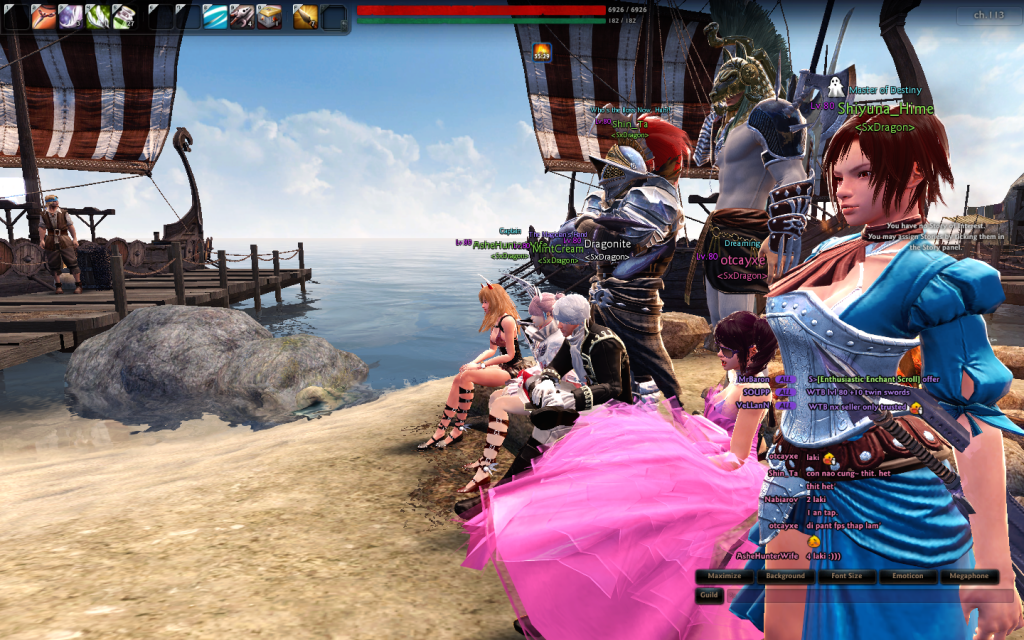Select the metal claw tool slot
The image size is (1024, 640).
pos(242,15)
